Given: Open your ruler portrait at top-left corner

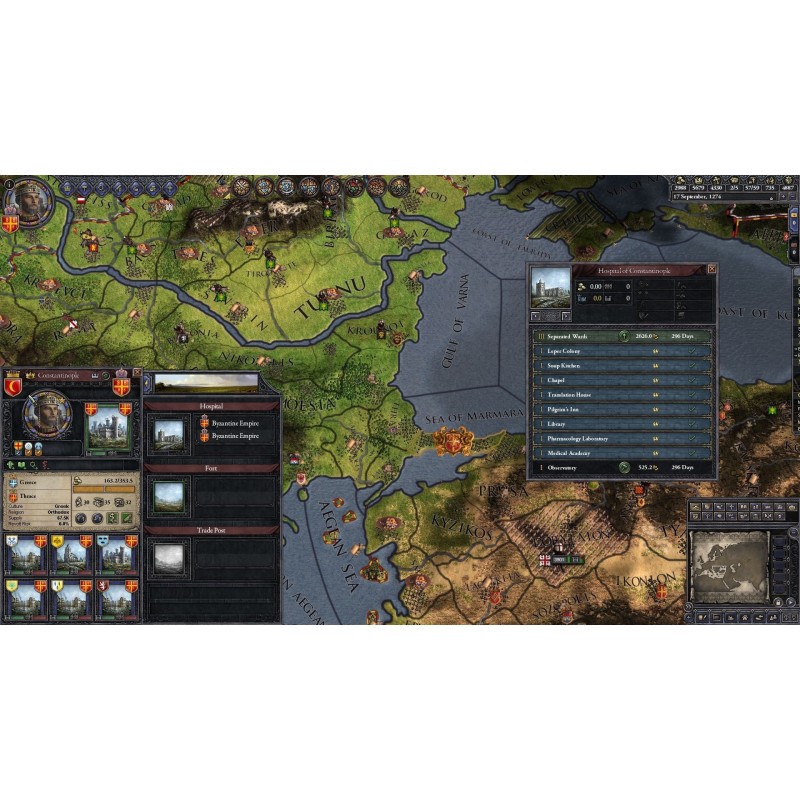Looking at the screenshot, I should click(x=30, y=201).
